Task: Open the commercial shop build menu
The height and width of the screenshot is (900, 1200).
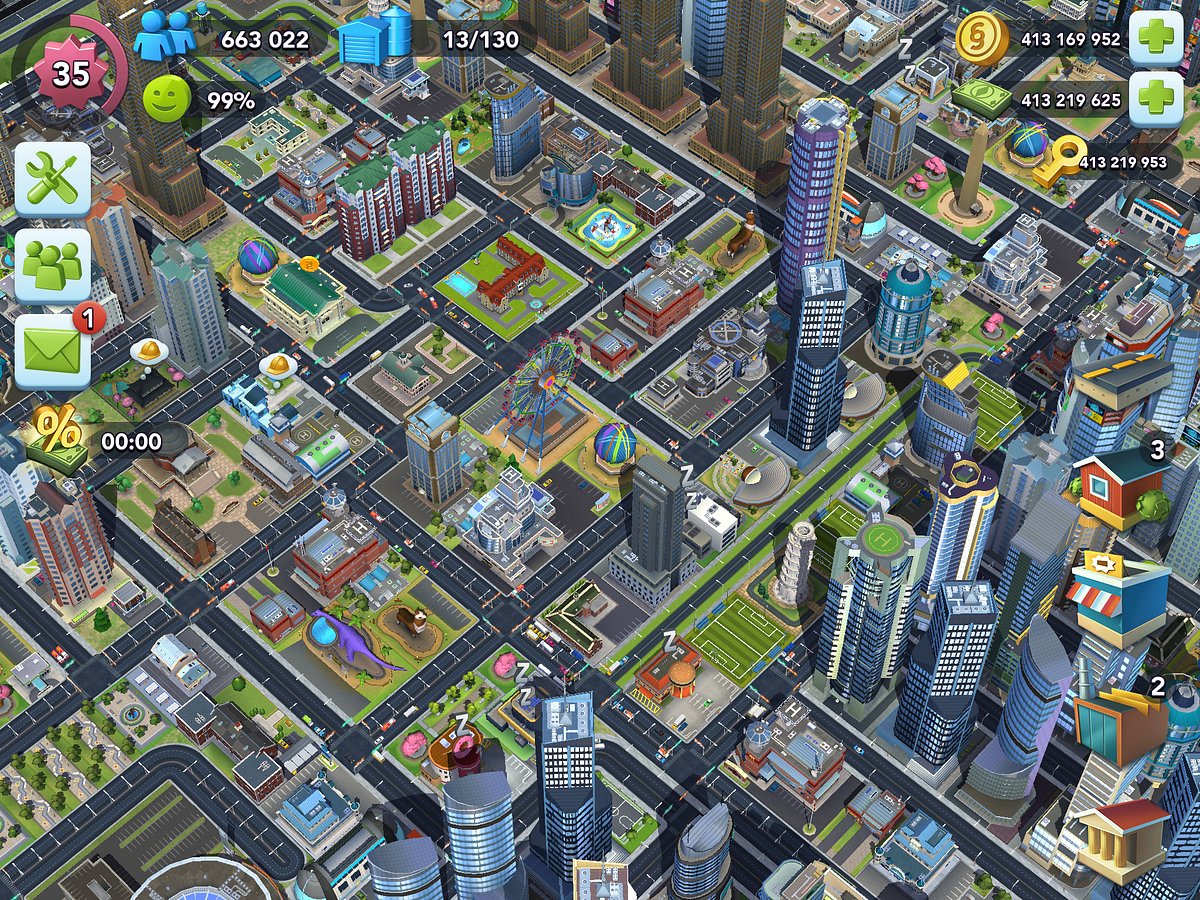Action: [x=1116, y=599]
